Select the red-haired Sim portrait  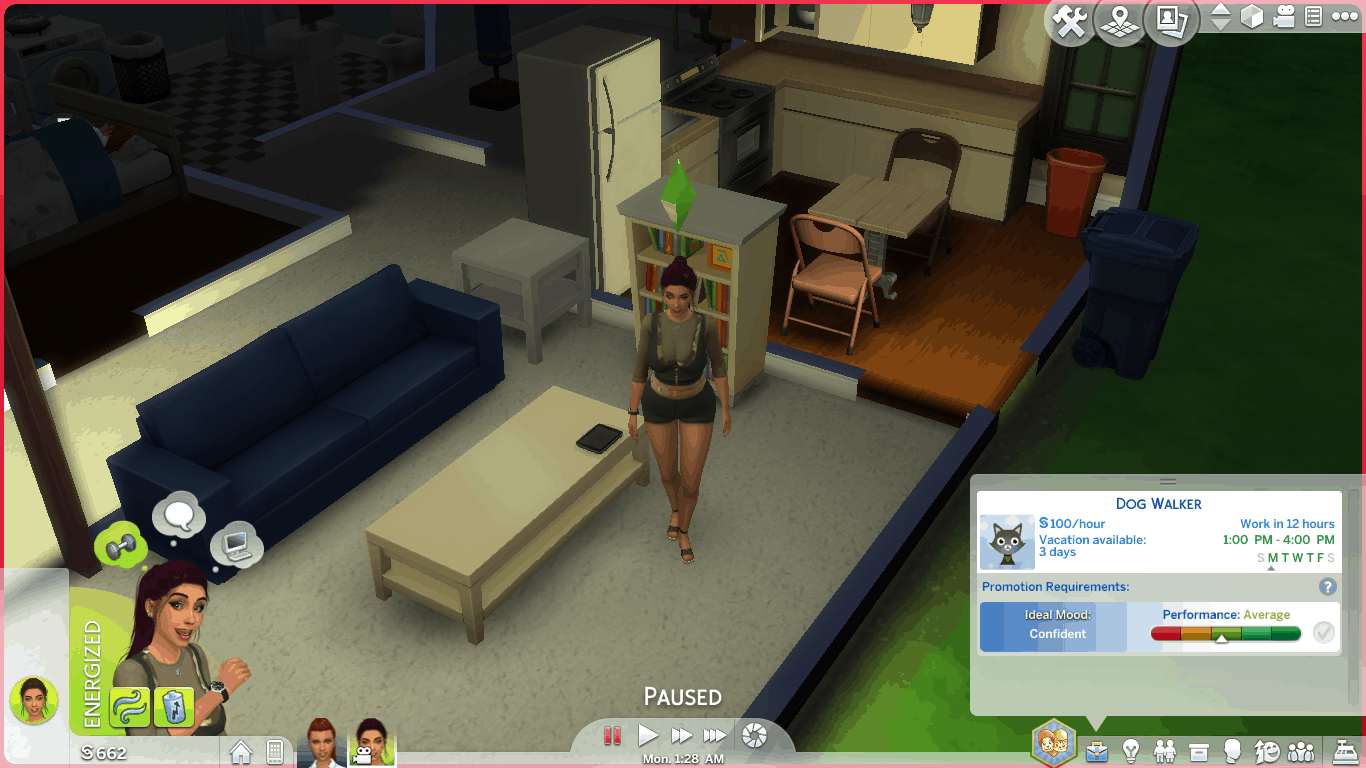click(321, 745)
